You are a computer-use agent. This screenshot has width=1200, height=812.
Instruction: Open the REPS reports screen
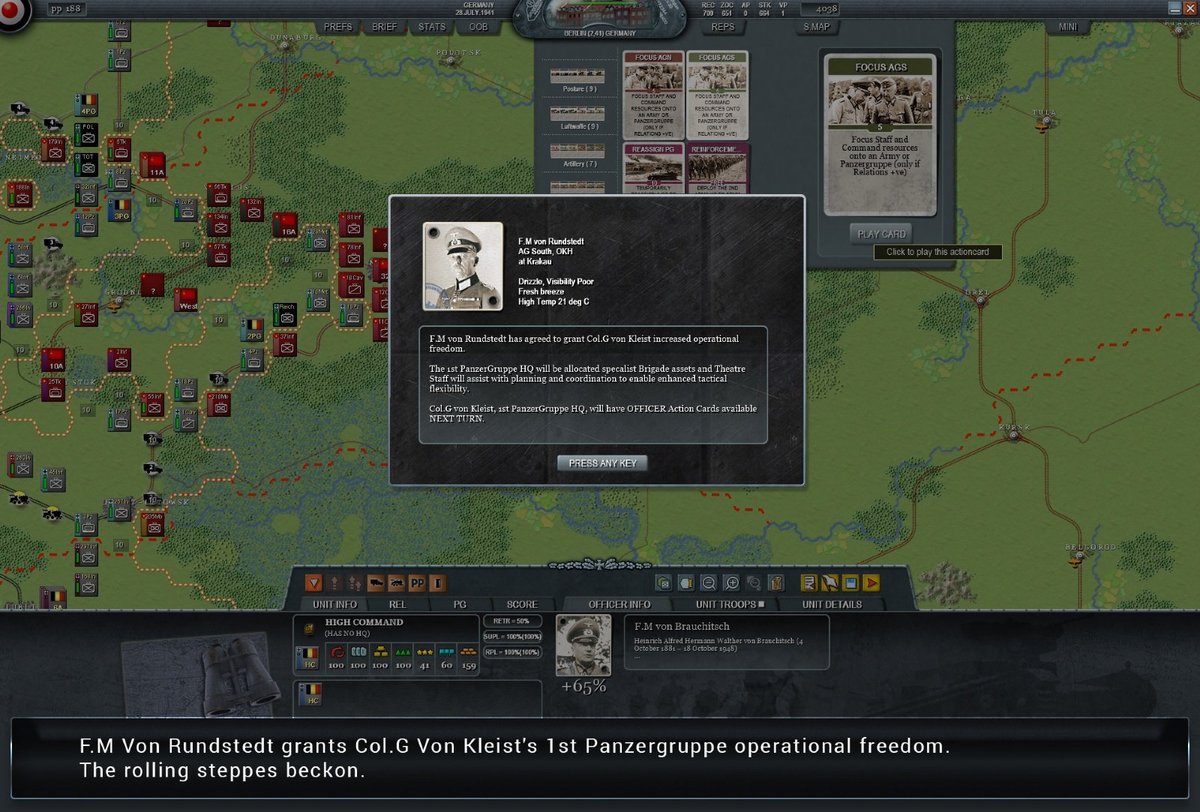pos(722,27)
